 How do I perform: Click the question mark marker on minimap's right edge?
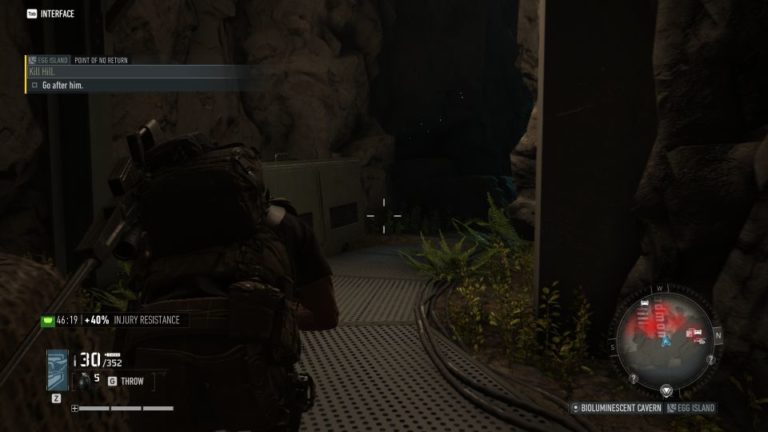point(711,360)
